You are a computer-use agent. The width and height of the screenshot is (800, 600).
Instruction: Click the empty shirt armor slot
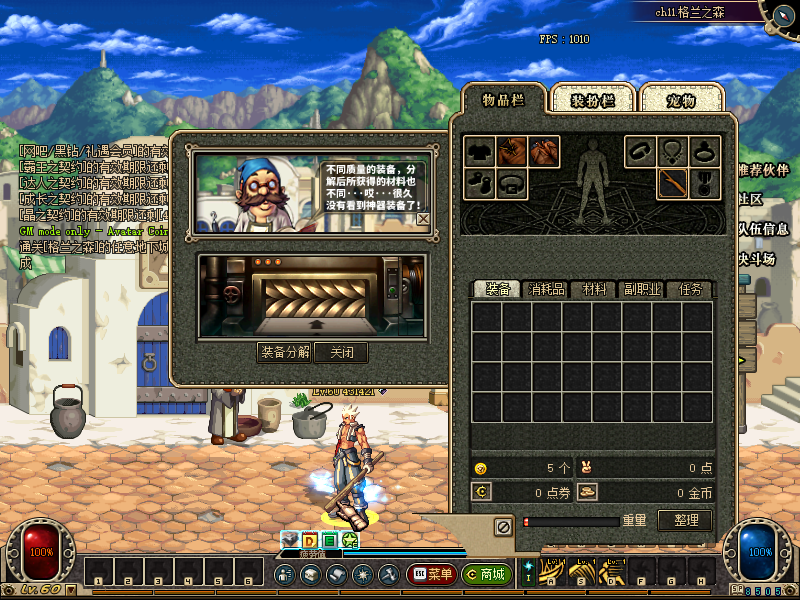(x=480, y=152)
